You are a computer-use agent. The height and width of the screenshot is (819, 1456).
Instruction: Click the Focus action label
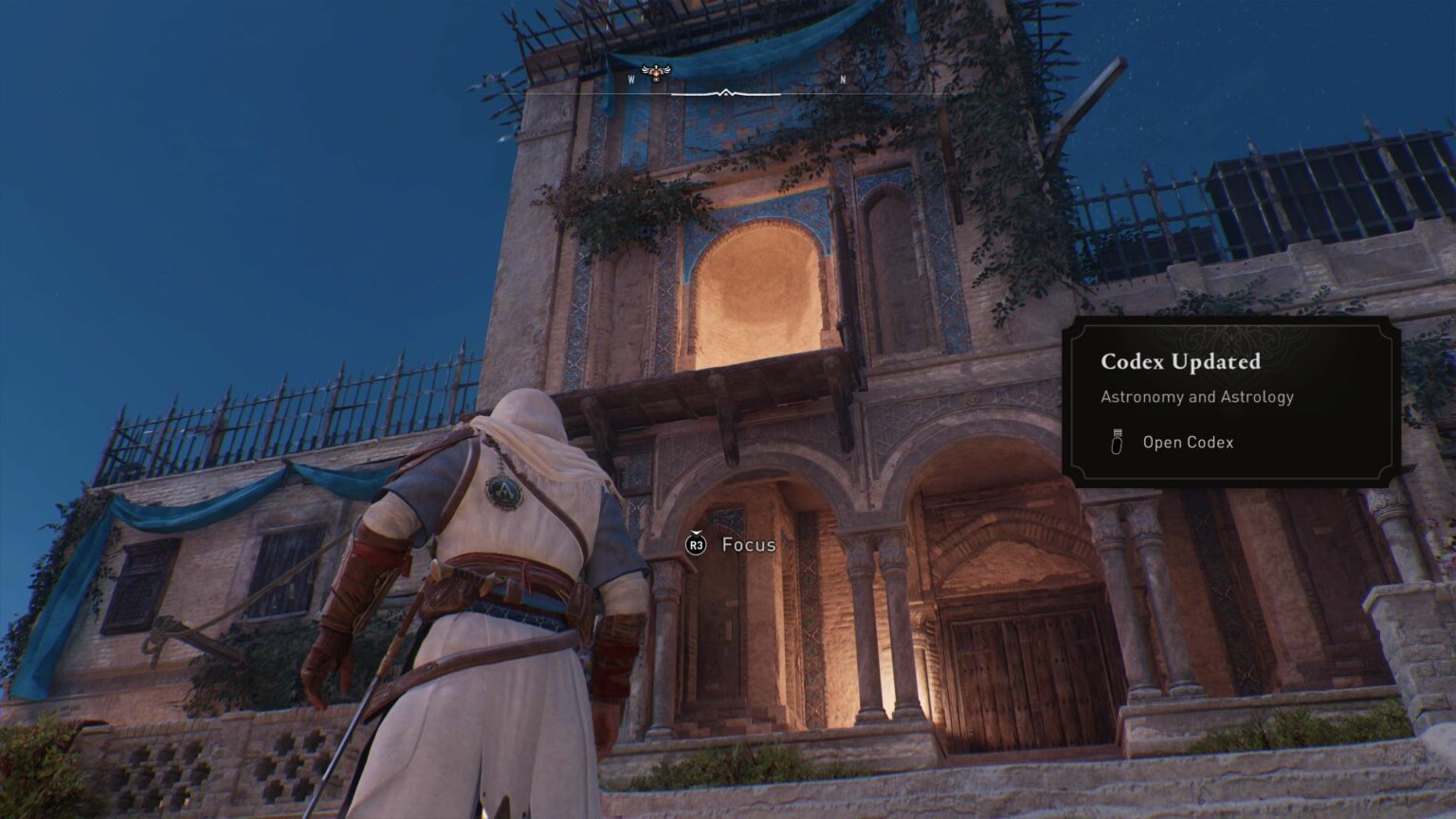tap(749, 545)
